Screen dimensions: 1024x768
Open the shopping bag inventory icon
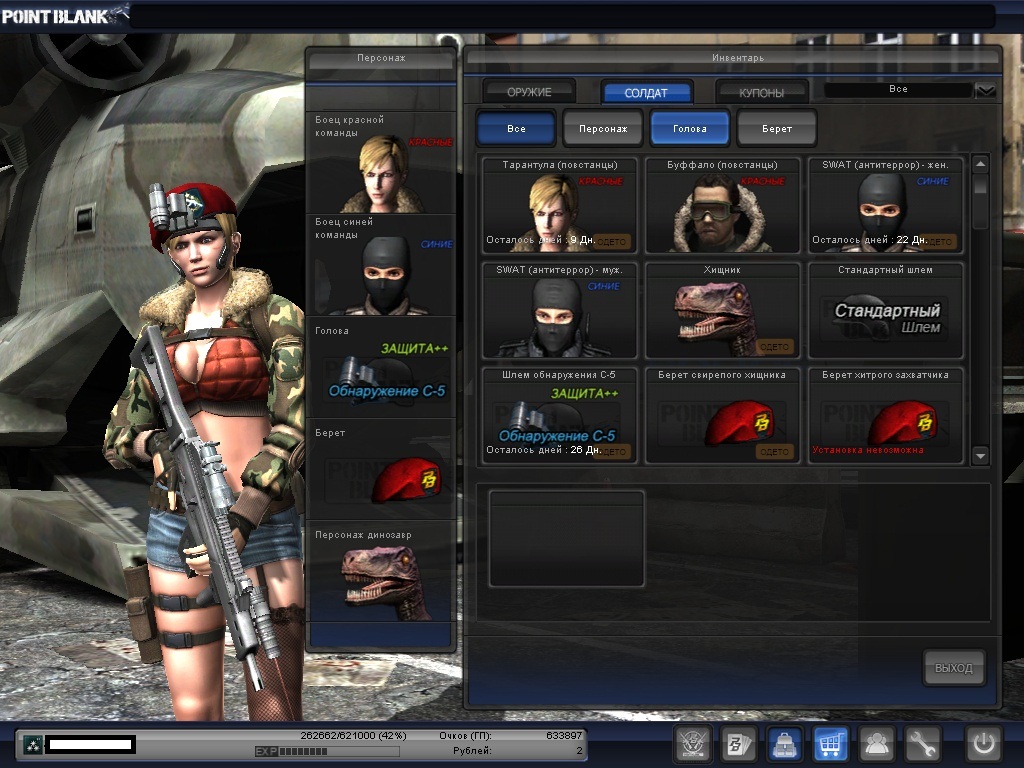785,744
